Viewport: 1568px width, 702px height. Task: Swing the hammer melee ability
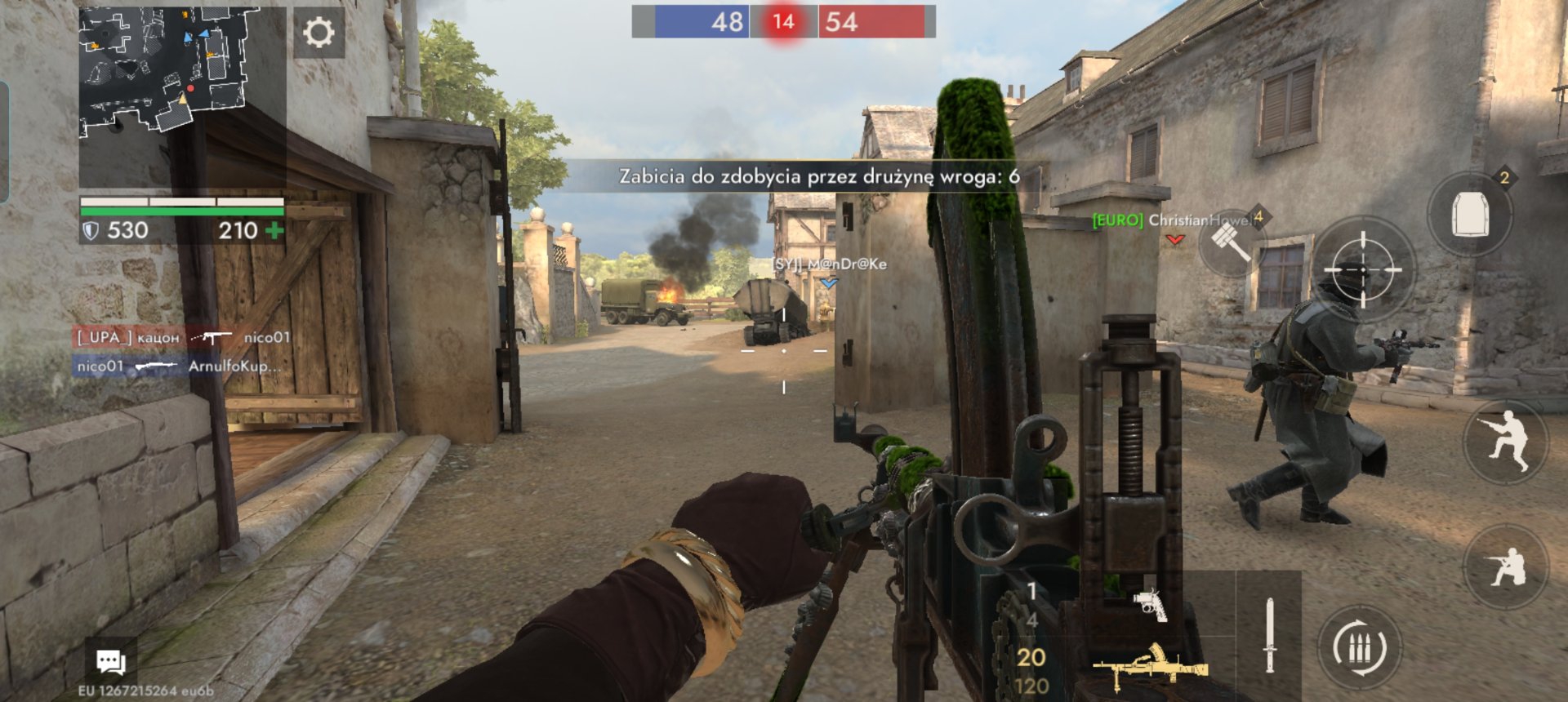pyautogui.click(x=1230, y=242)
